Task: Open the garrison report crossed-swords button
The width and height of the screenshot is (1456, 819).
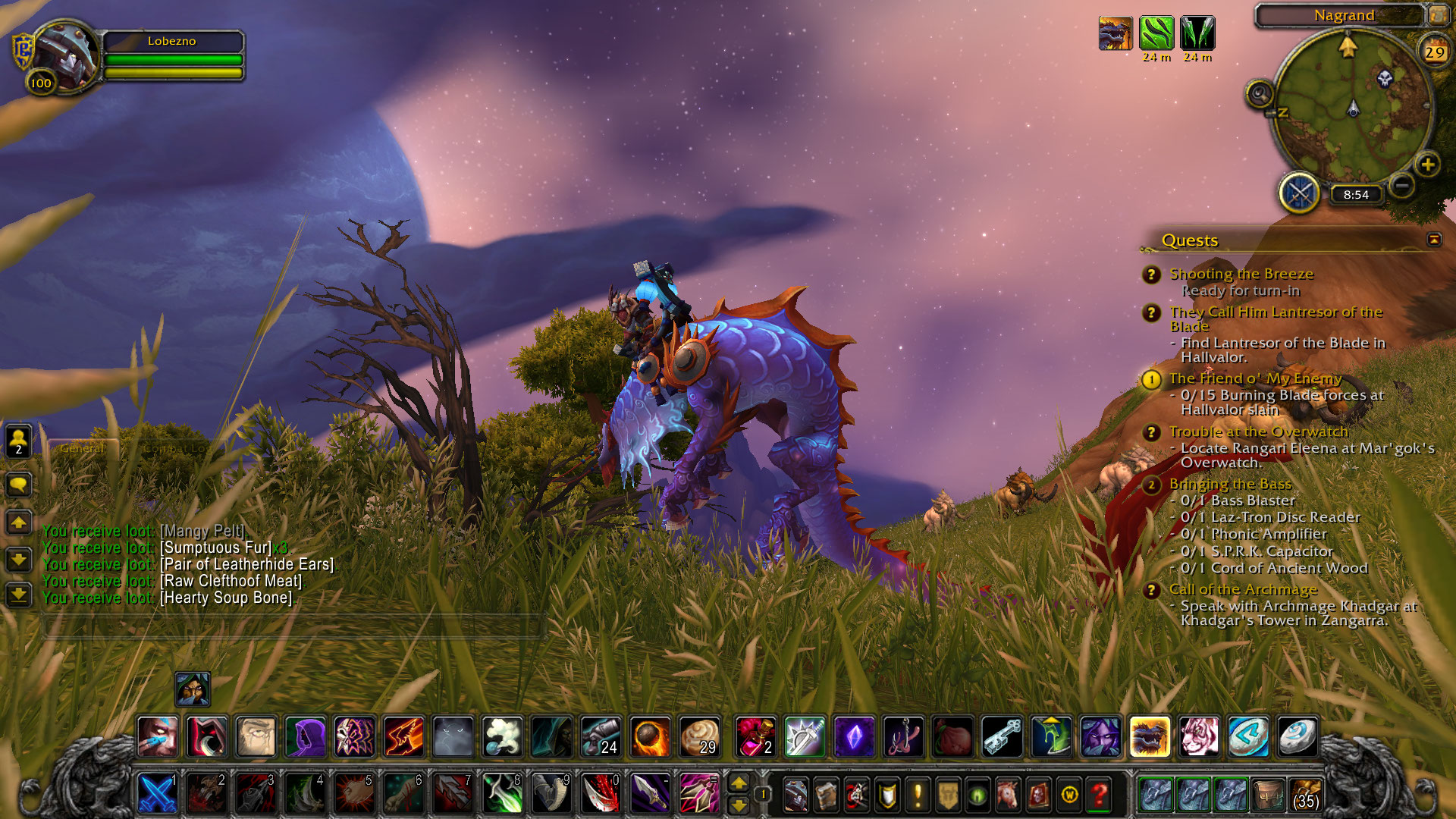Action: pyautogui.click(x=1300, y=193)
